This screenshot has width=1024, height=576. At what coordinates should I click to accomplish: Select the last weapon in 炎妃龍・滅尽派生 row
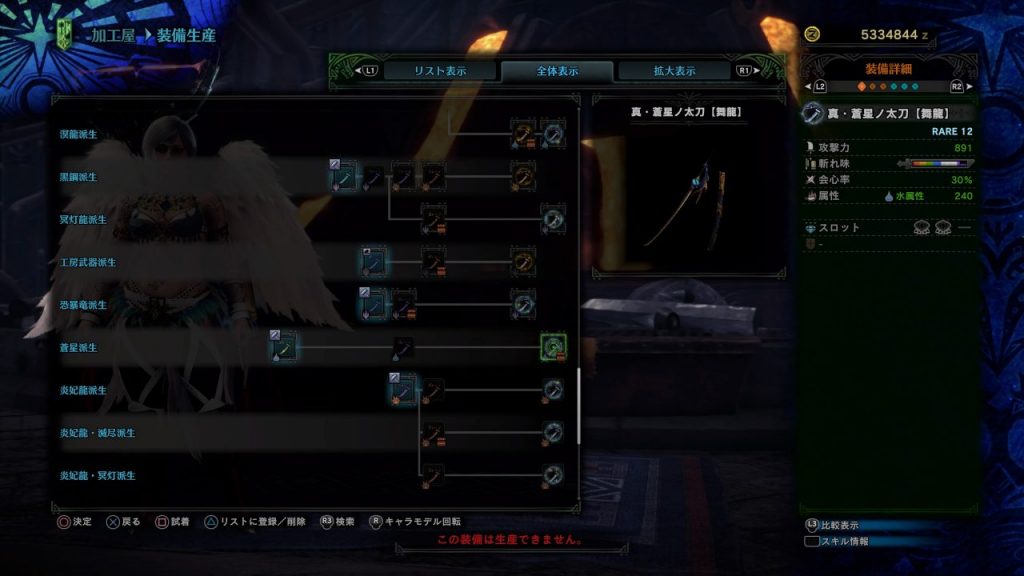554,433
